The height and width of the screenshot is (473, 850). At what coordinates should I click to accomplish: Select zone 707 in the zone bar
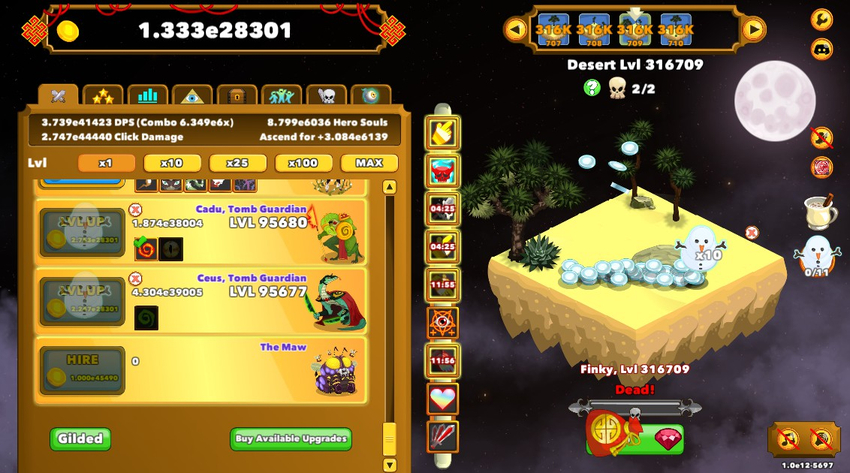553,30
